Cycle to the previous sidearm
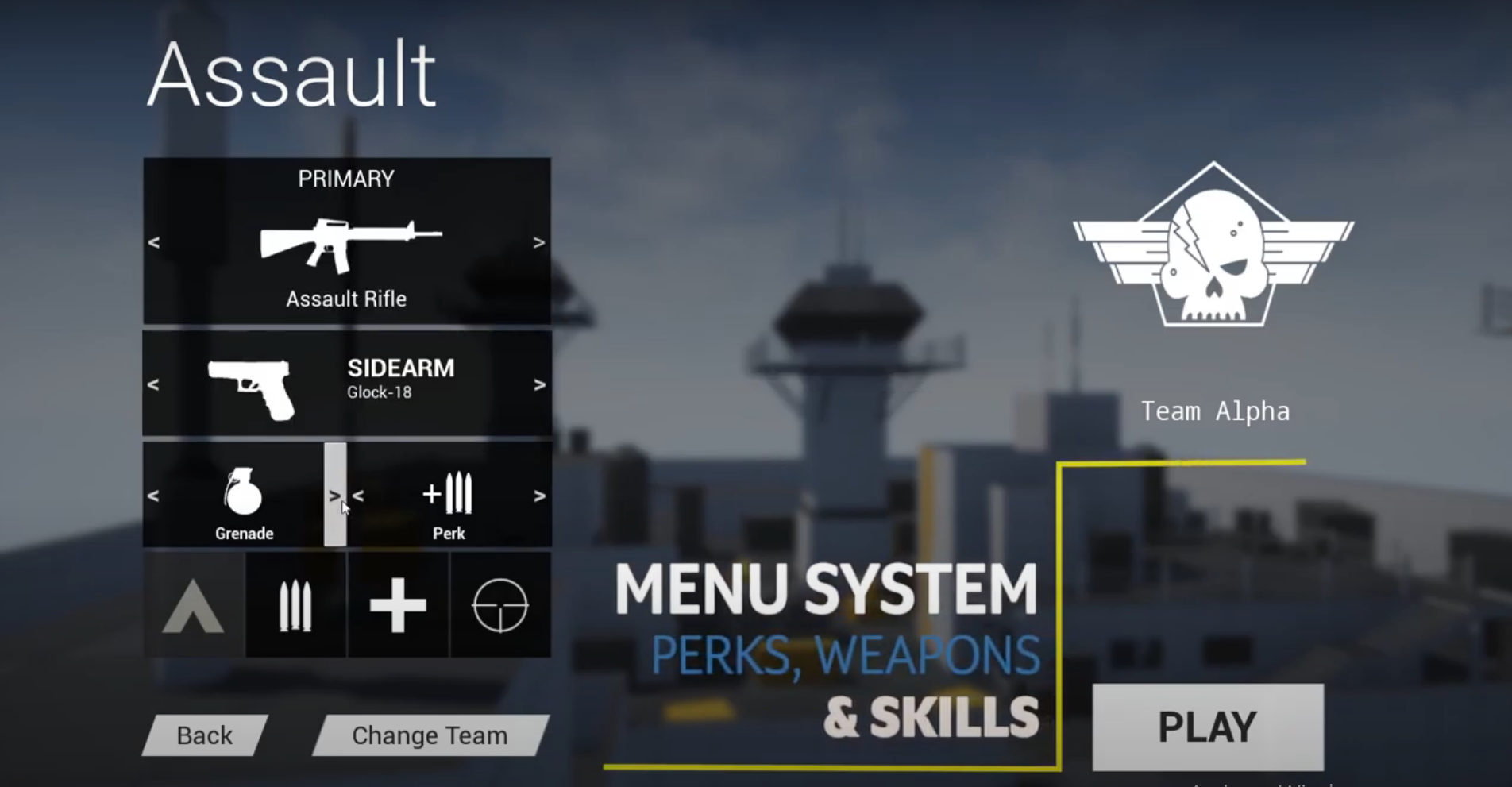 point(155,384)
